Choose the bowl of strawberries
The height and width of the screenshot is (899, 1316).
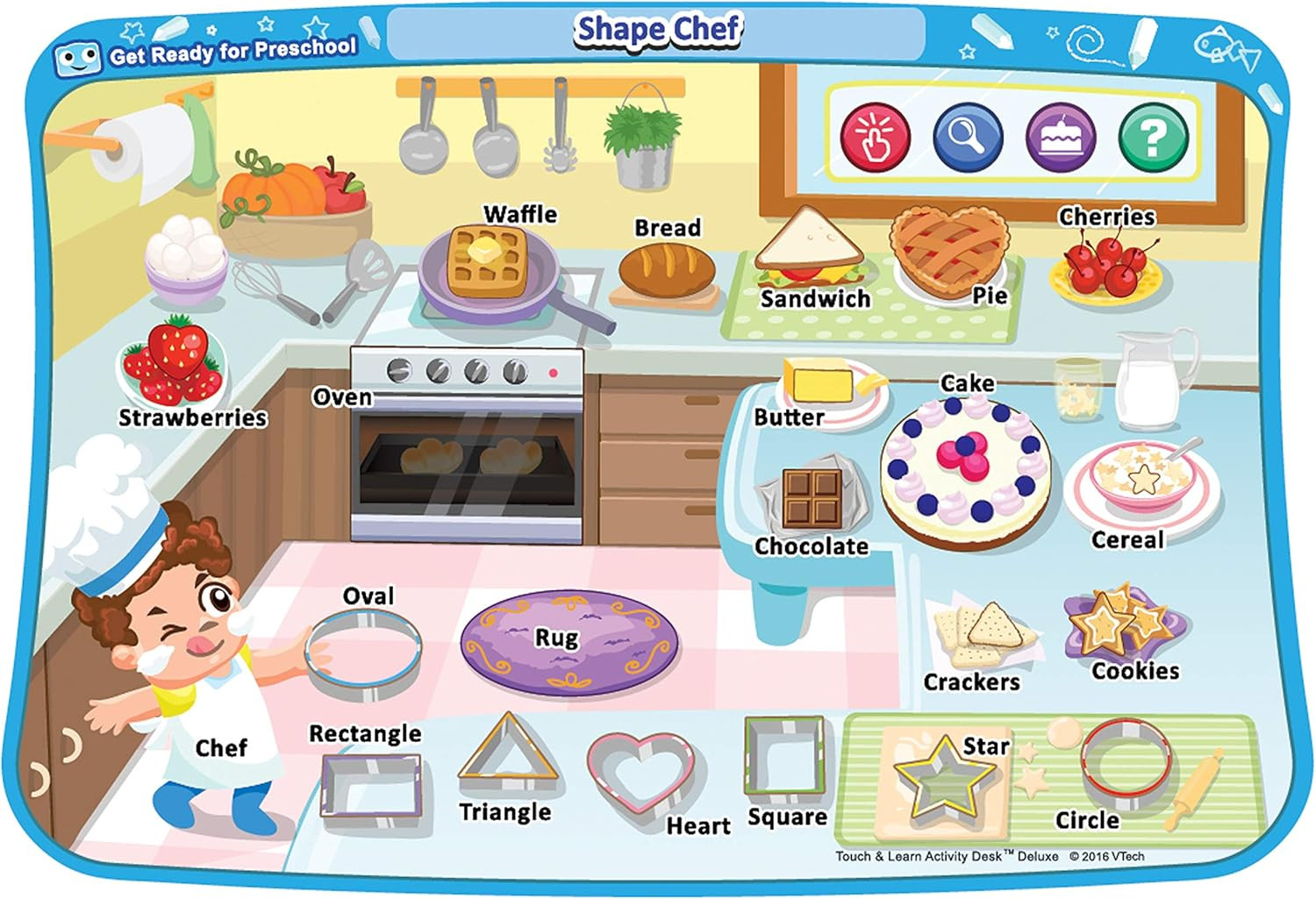[175, 362]
